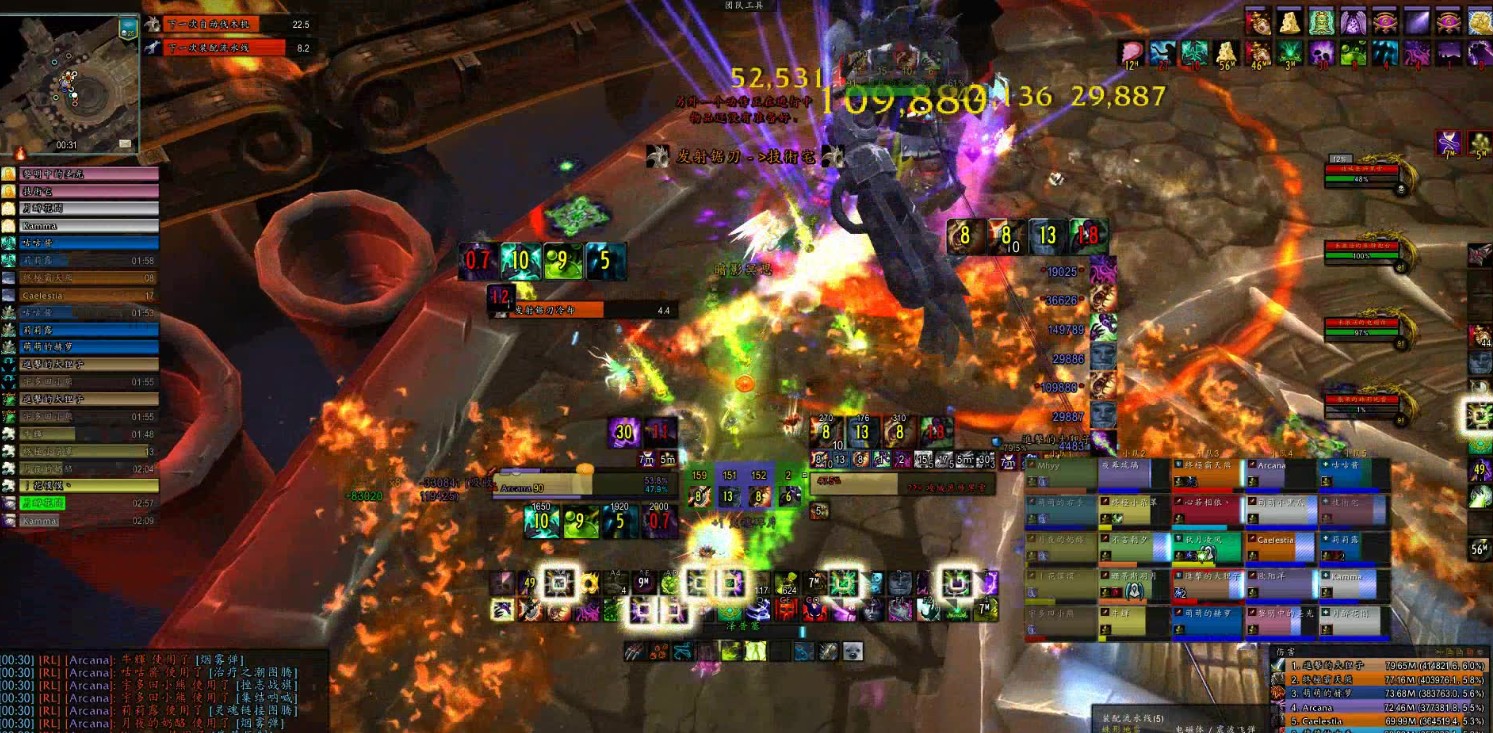Use the green flask item showing 624
1493x733 pixels.
coord(787,583)
